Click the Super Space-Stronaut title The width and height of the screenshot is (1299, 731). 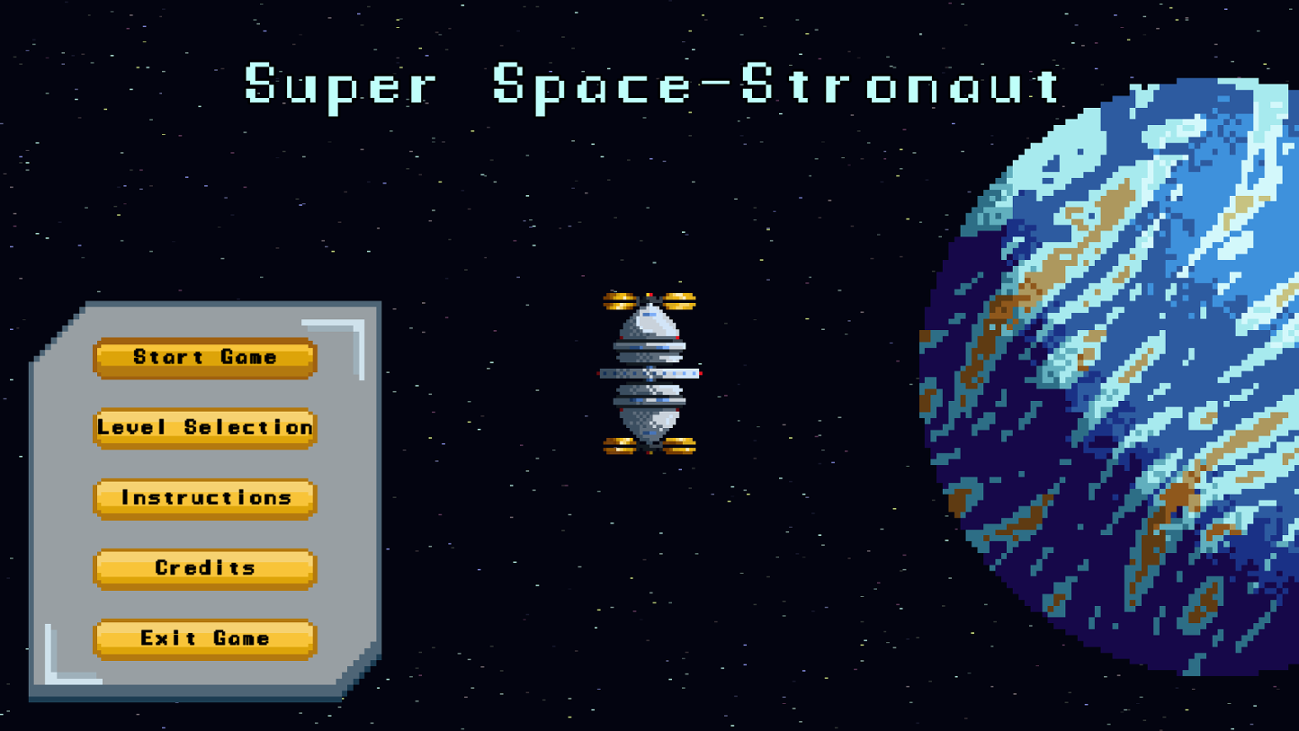(x=650, y=87)
